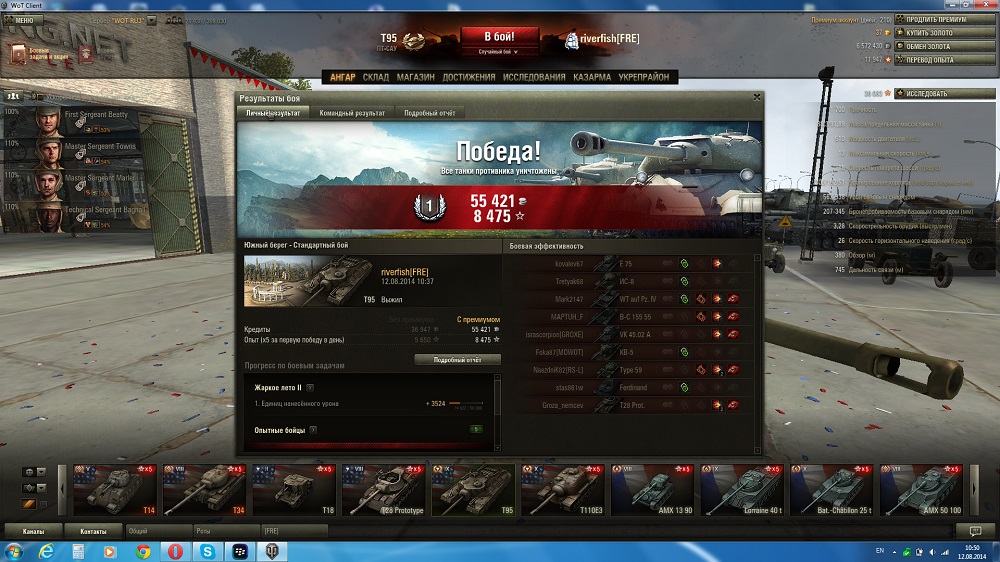1000x562 pixels.
Task: Switch to the СКЛАД tab
Action: (375, 77)
